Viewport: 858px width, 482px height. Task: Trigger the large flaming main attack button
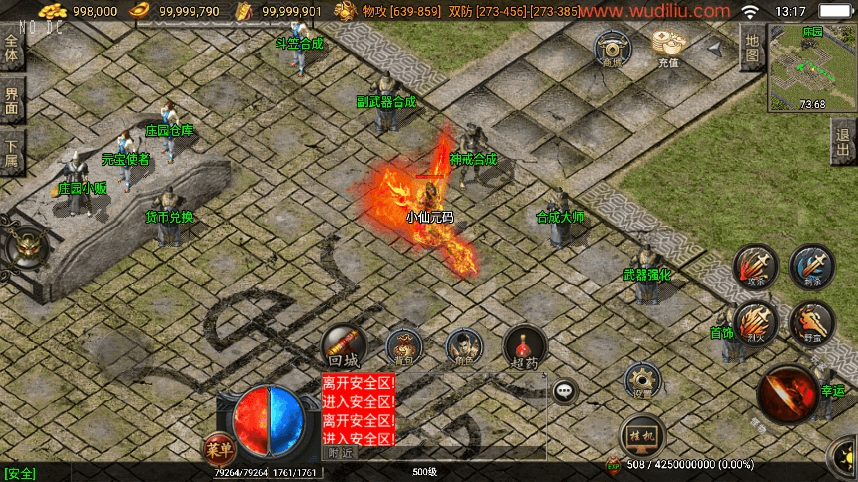click(x=787, y=393)
